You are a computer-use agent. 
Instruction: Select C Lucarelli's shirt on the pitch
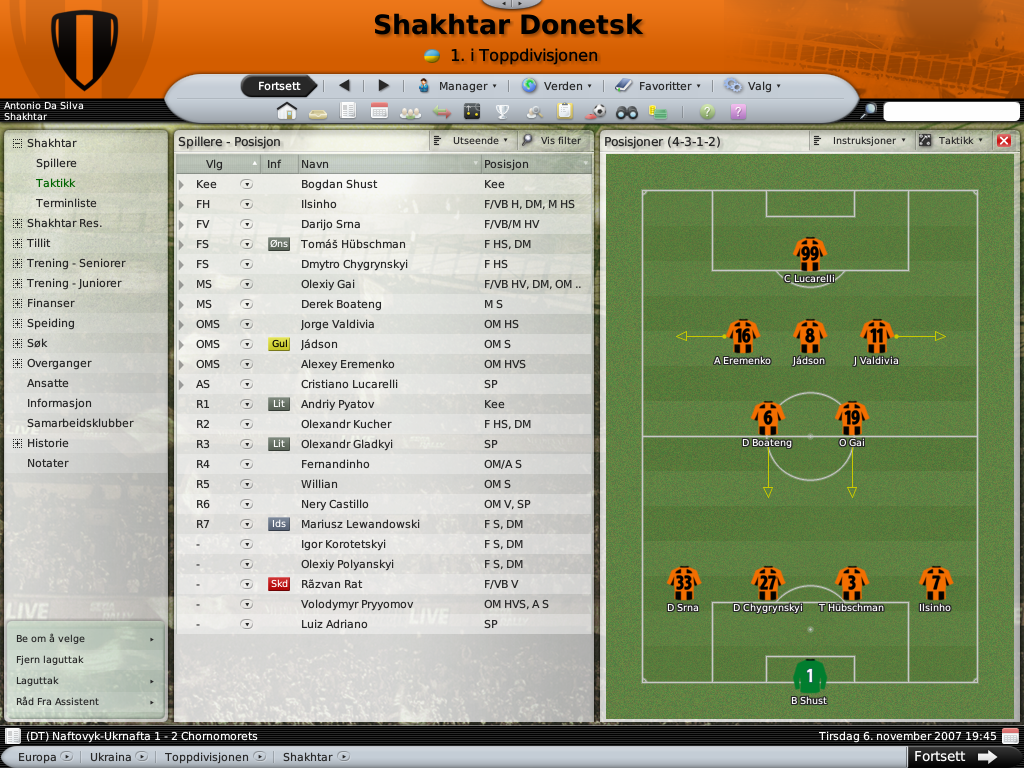[x=809, y=254]
